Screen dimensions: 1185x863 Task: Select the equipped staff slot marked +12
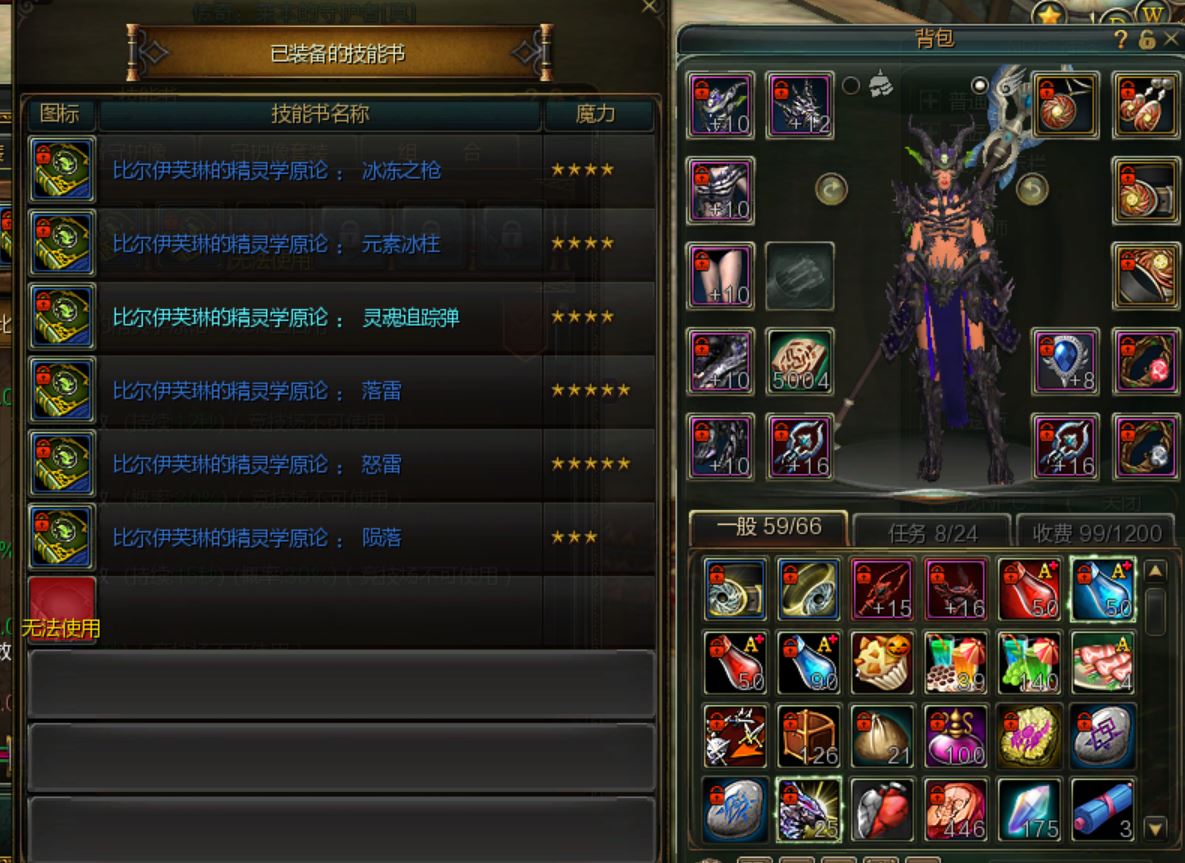(800, 104)
